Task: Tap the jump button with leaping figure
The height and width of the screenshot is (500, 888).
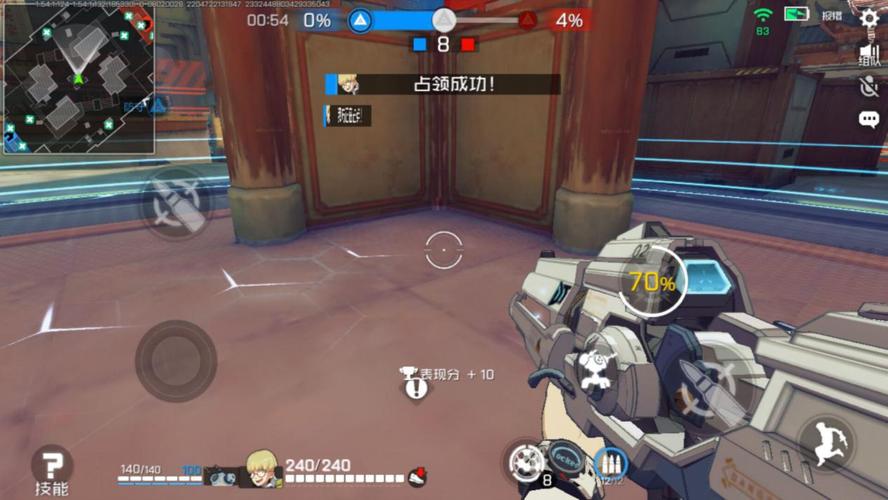Action: coord(827,443)
